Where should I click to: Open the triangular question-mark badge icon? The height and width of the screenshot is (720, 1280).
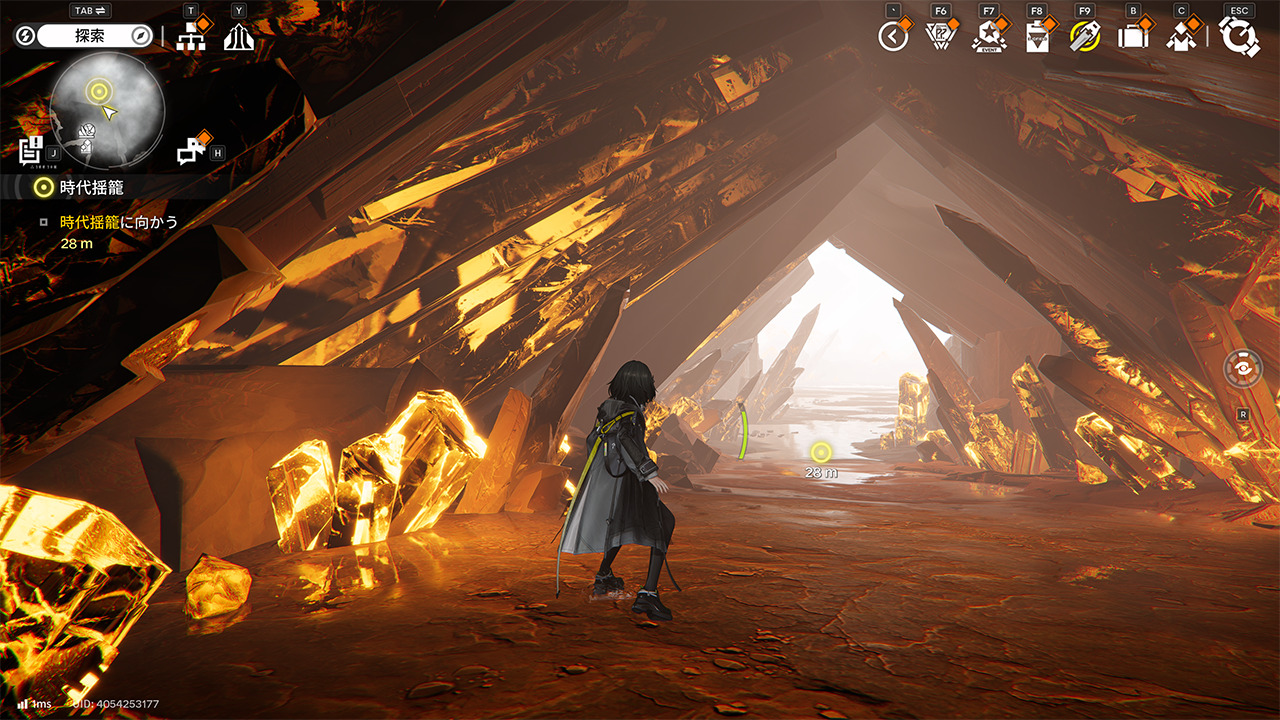(x=940, y=37)
